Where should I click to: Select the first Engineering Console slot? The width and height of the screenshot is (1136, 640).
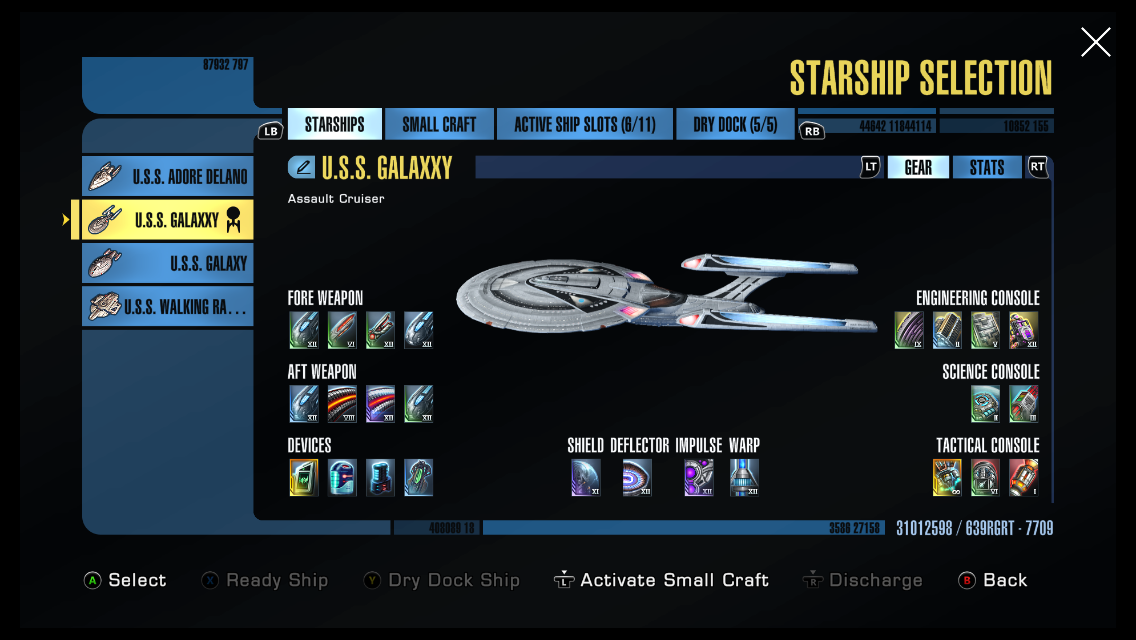[909, 330]
